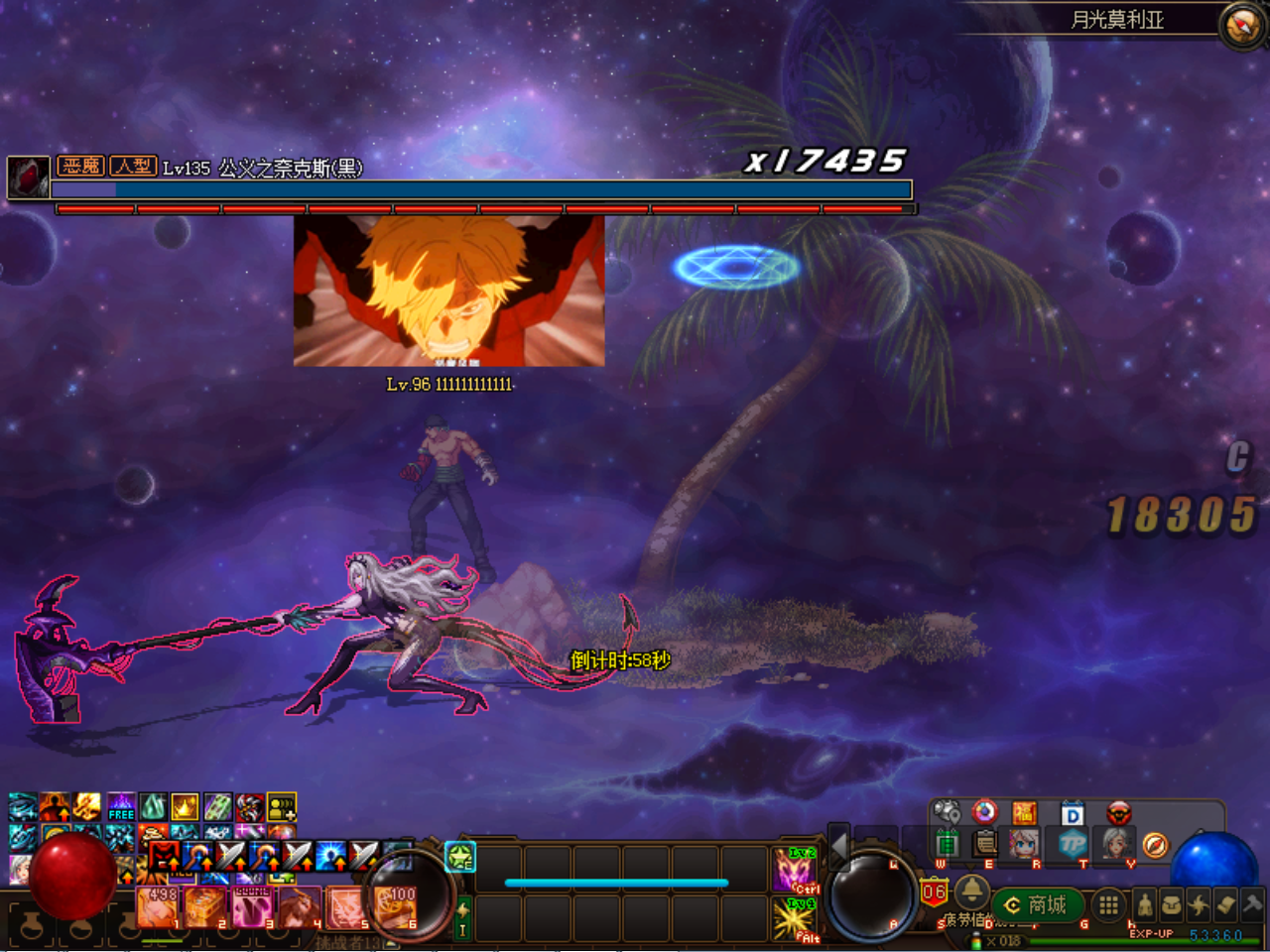Use the pink clone item in slot 3
The height and width of the screenshot is (952, 1270).
[252, 907]
